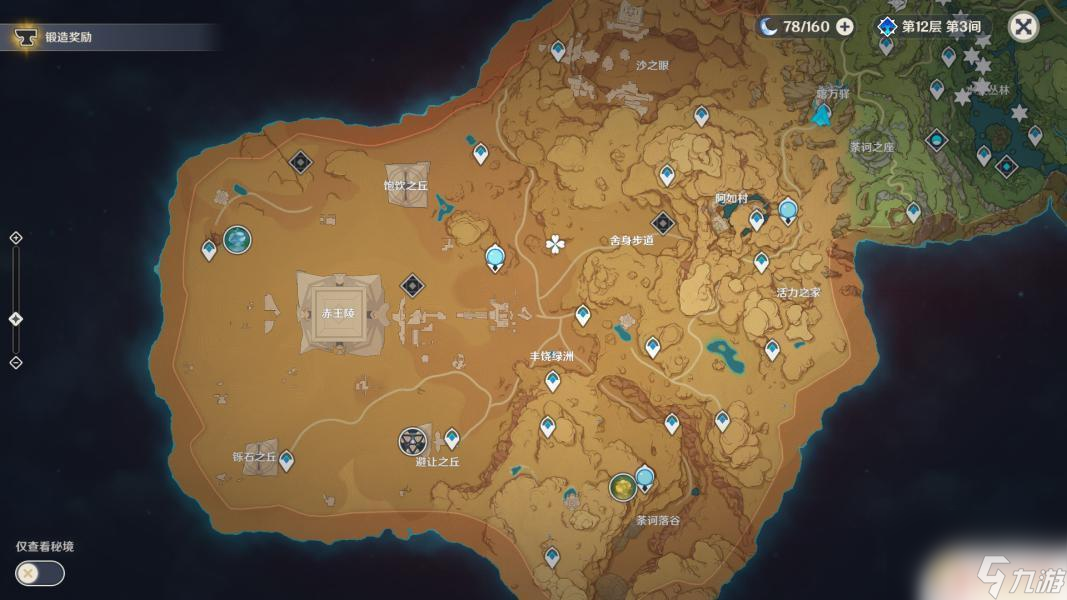Screen dimensions: 1067x600
Task: Click the white clover custom map pin
Action: (x=555, y=244)
